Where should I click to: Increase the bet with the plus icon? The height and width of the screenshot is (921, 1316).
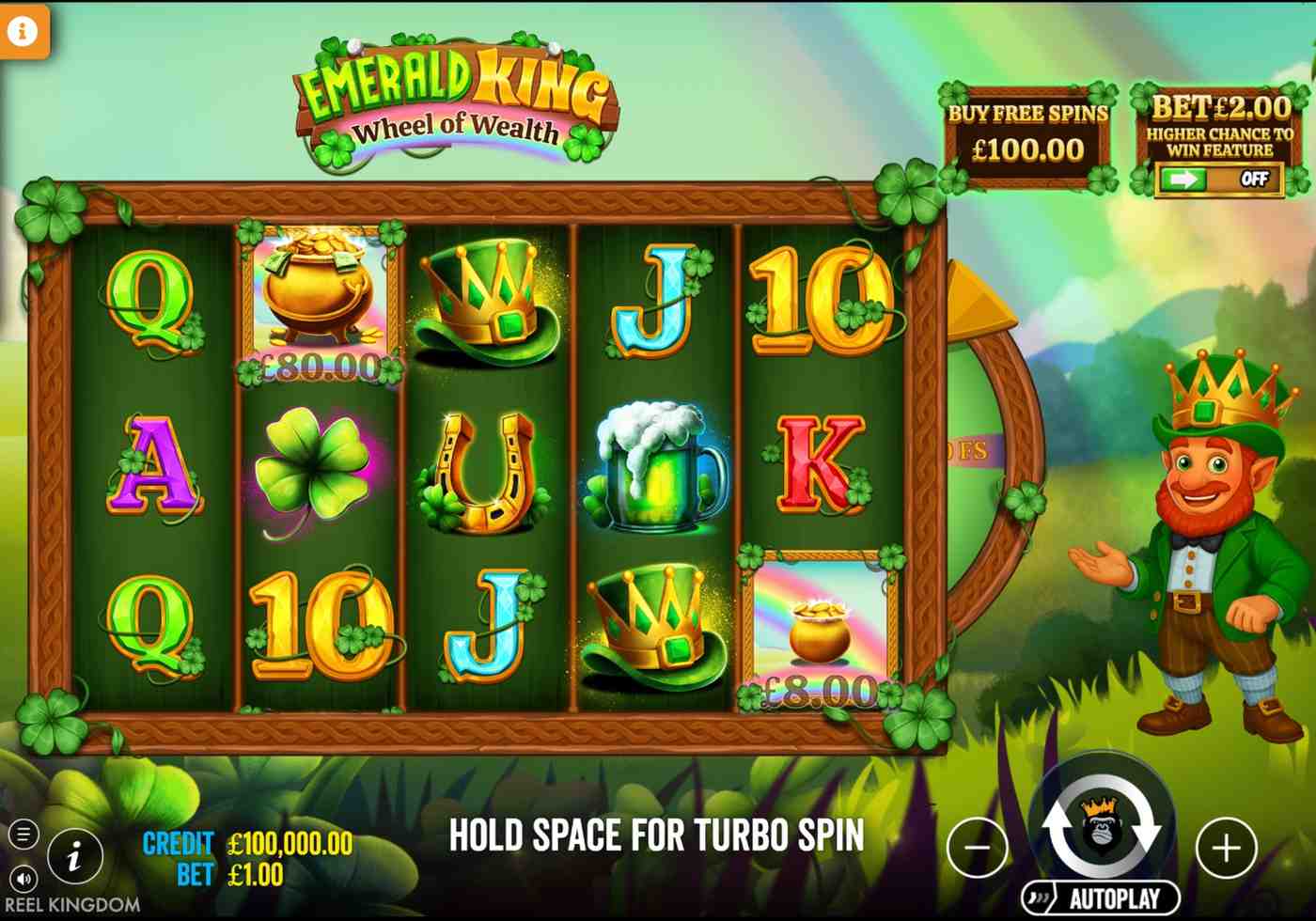(1225, 848)
